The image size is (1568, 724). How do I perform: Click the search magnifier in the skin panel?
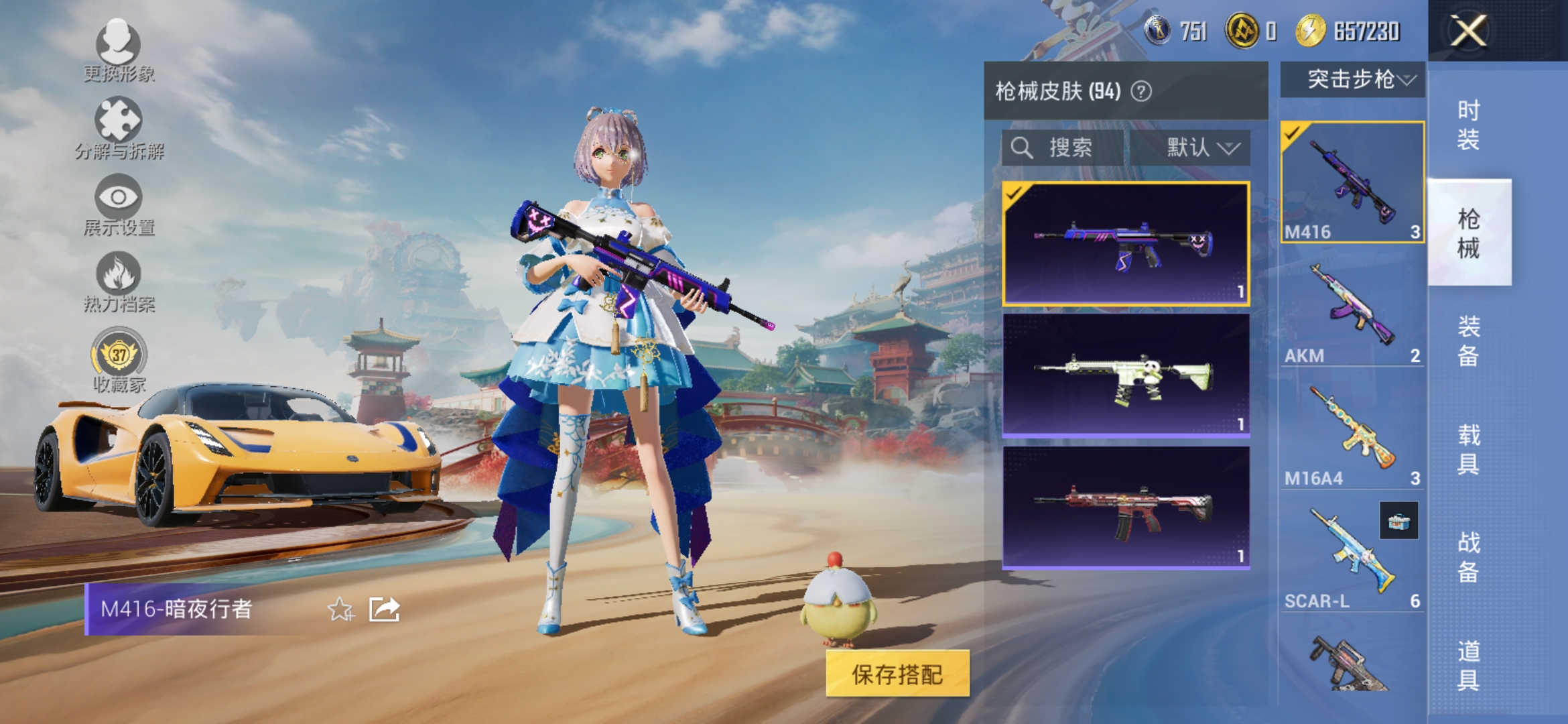point(1021,149)
